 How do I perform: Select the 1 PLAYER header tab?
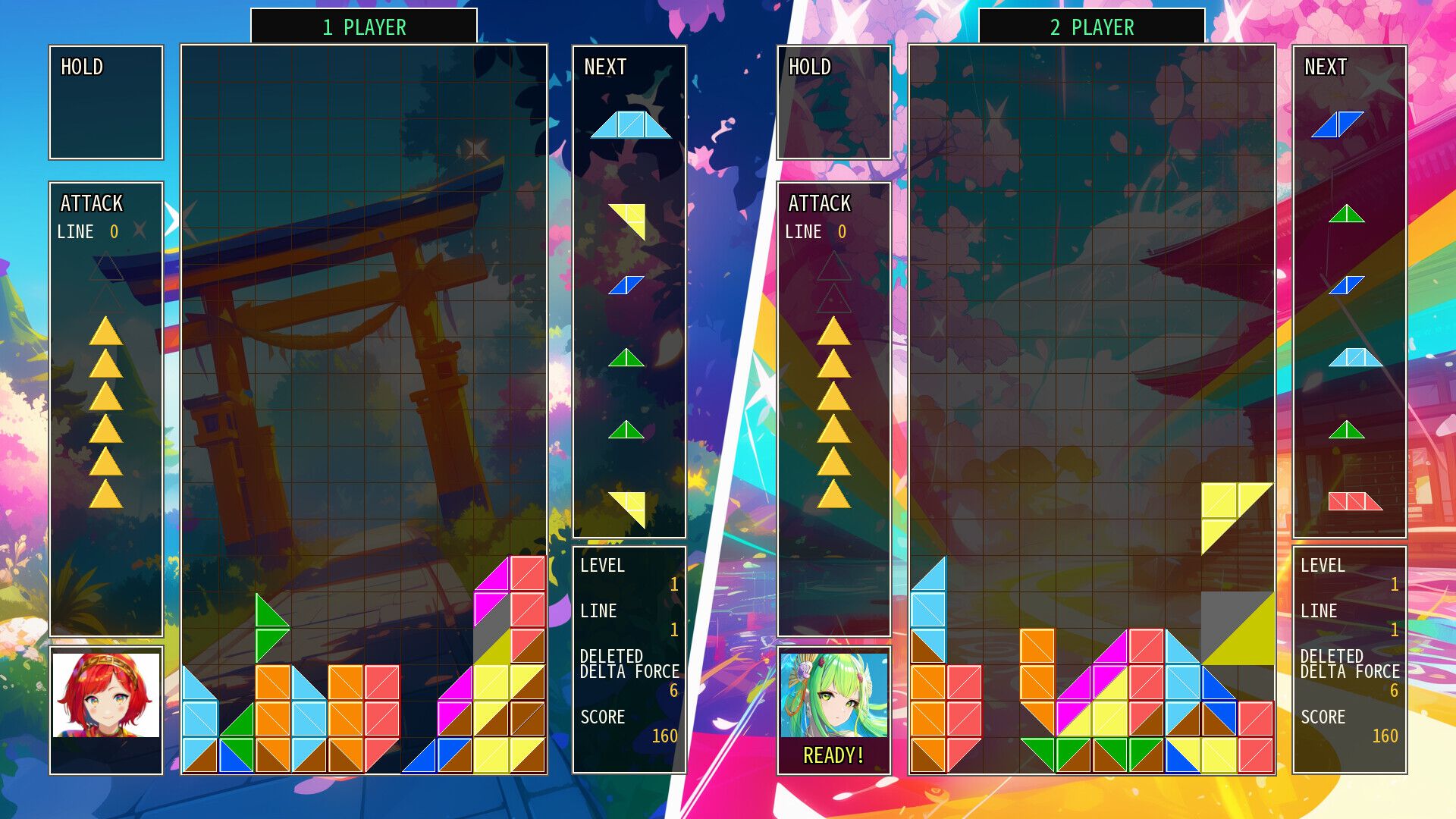pyautogui.click(x=364, y=27)
